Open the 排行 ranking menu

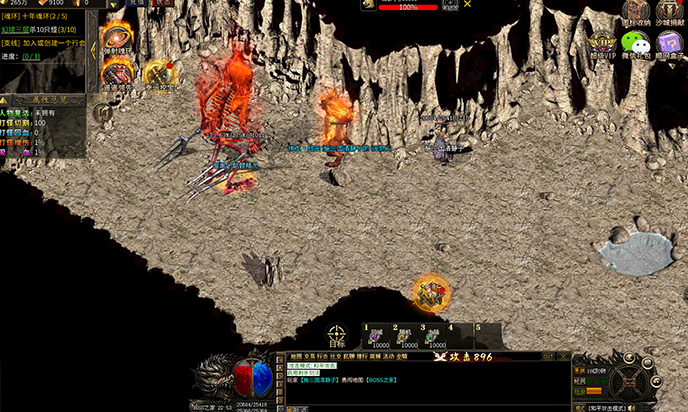(x=361, y=356)
